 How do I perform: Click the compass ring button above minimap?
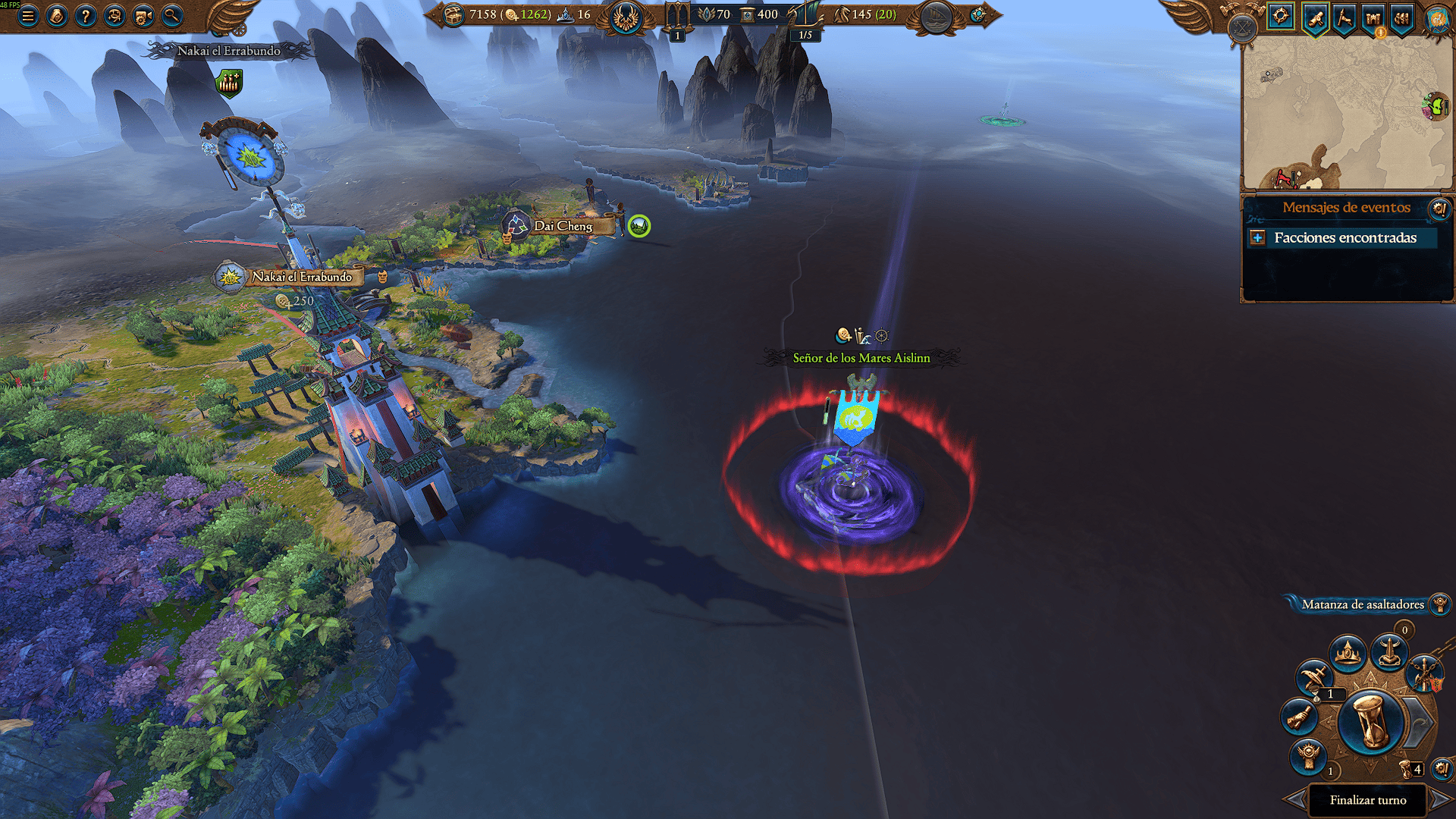[x=1281, y=16]
